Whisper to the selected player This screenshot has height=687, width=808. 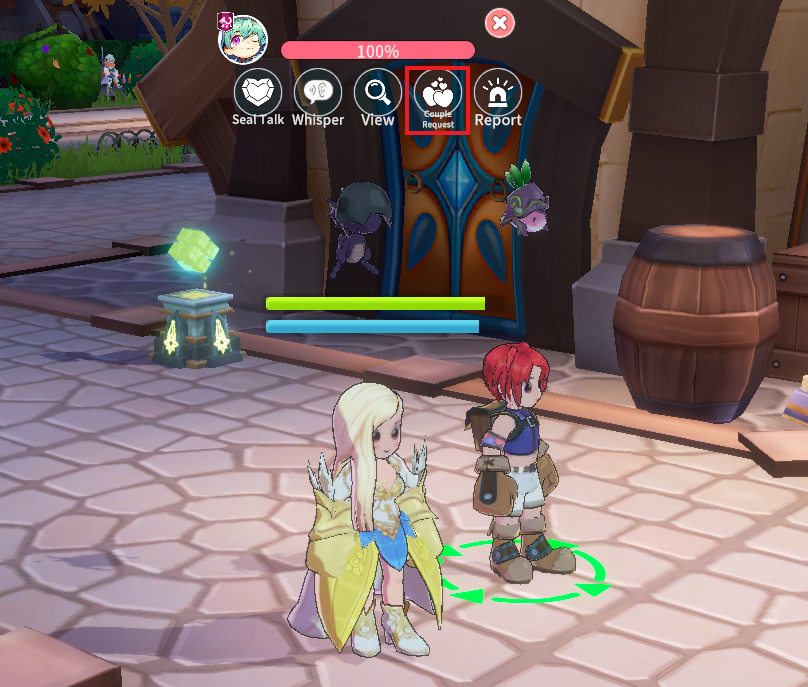point(318,93)
